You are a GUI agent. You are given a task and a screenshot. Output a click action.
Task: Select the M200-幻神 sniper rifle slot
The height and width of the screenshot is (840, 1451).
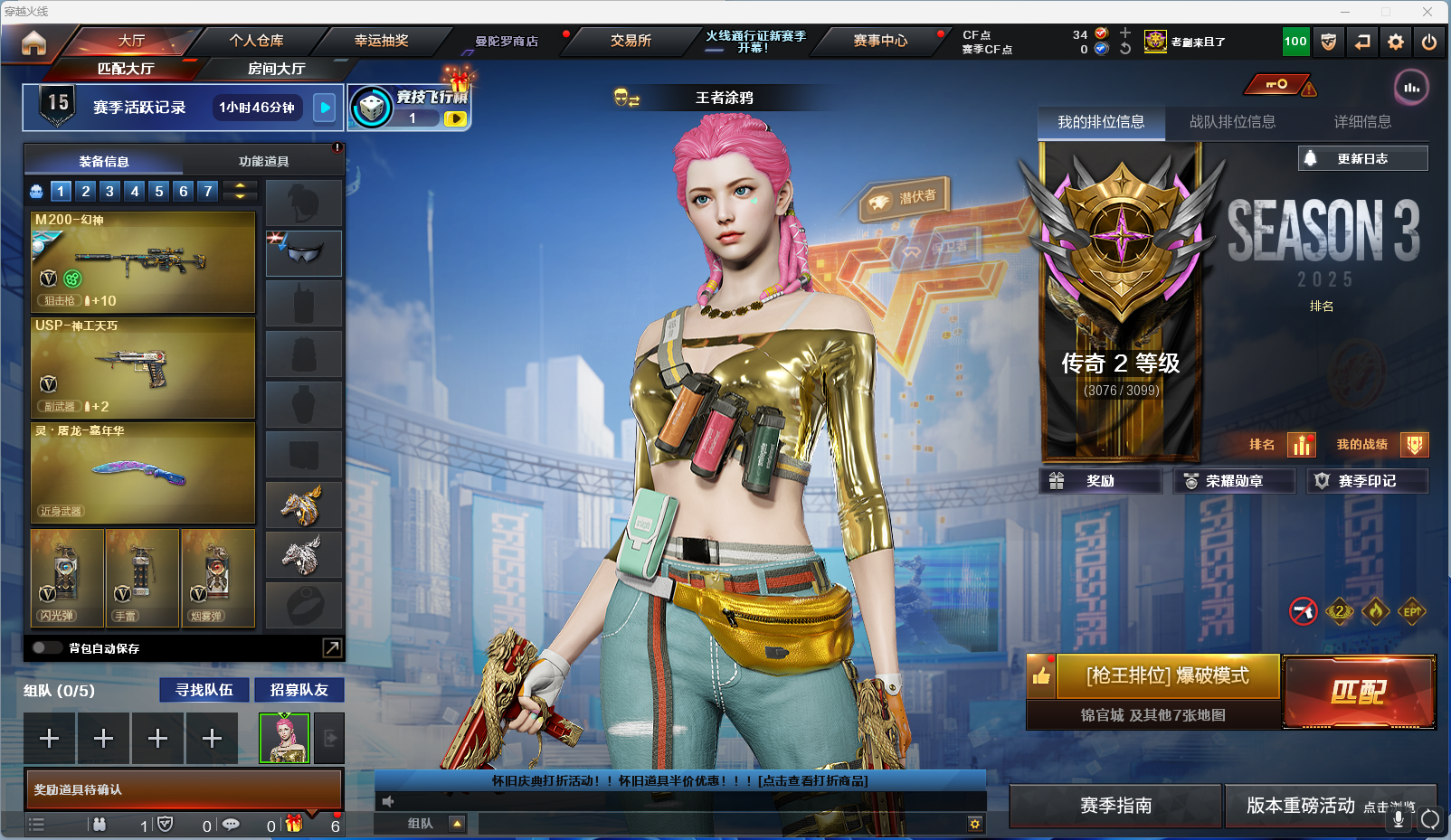(x=143, y=262)
